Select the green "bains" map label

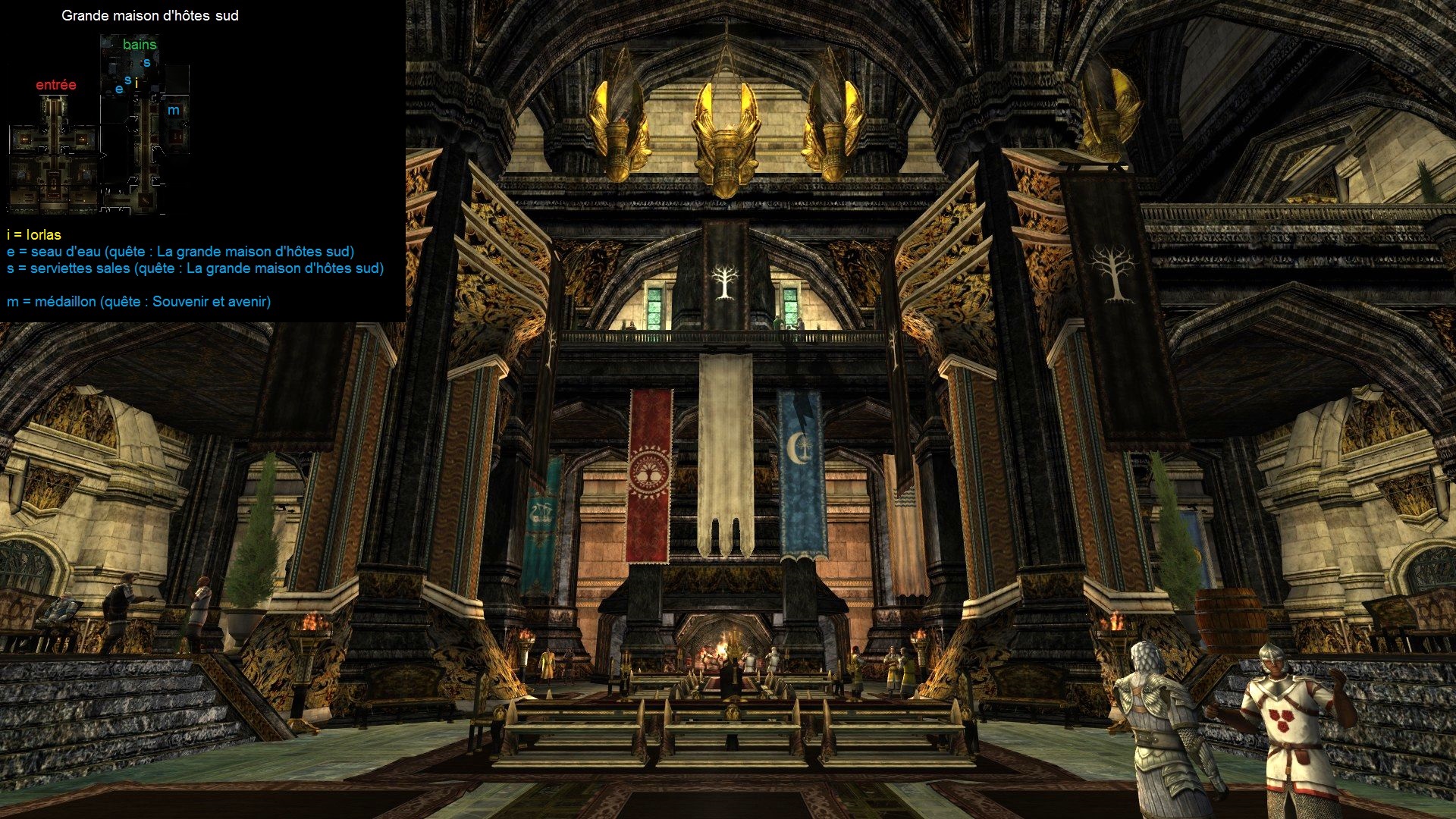140,45
